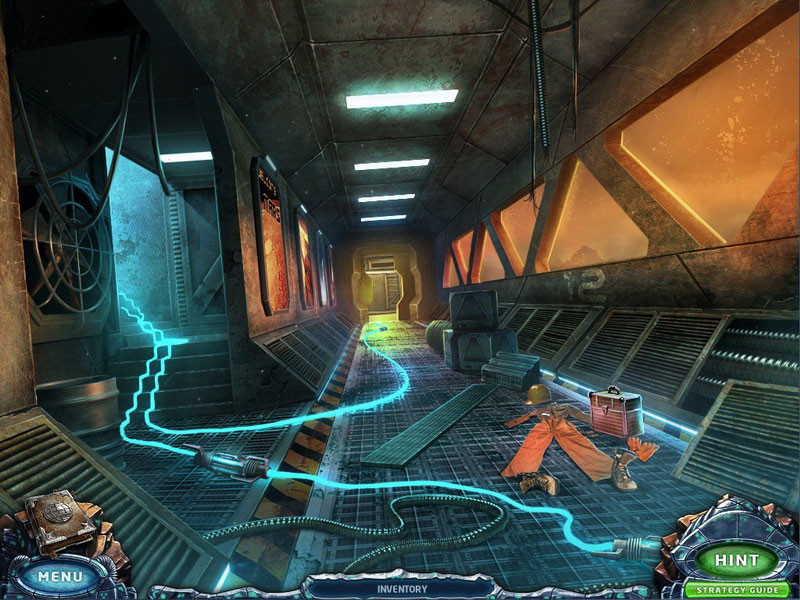Expand the Inventory bar
The height and width of the screenshot is (600, 800).
pos(403,589)
